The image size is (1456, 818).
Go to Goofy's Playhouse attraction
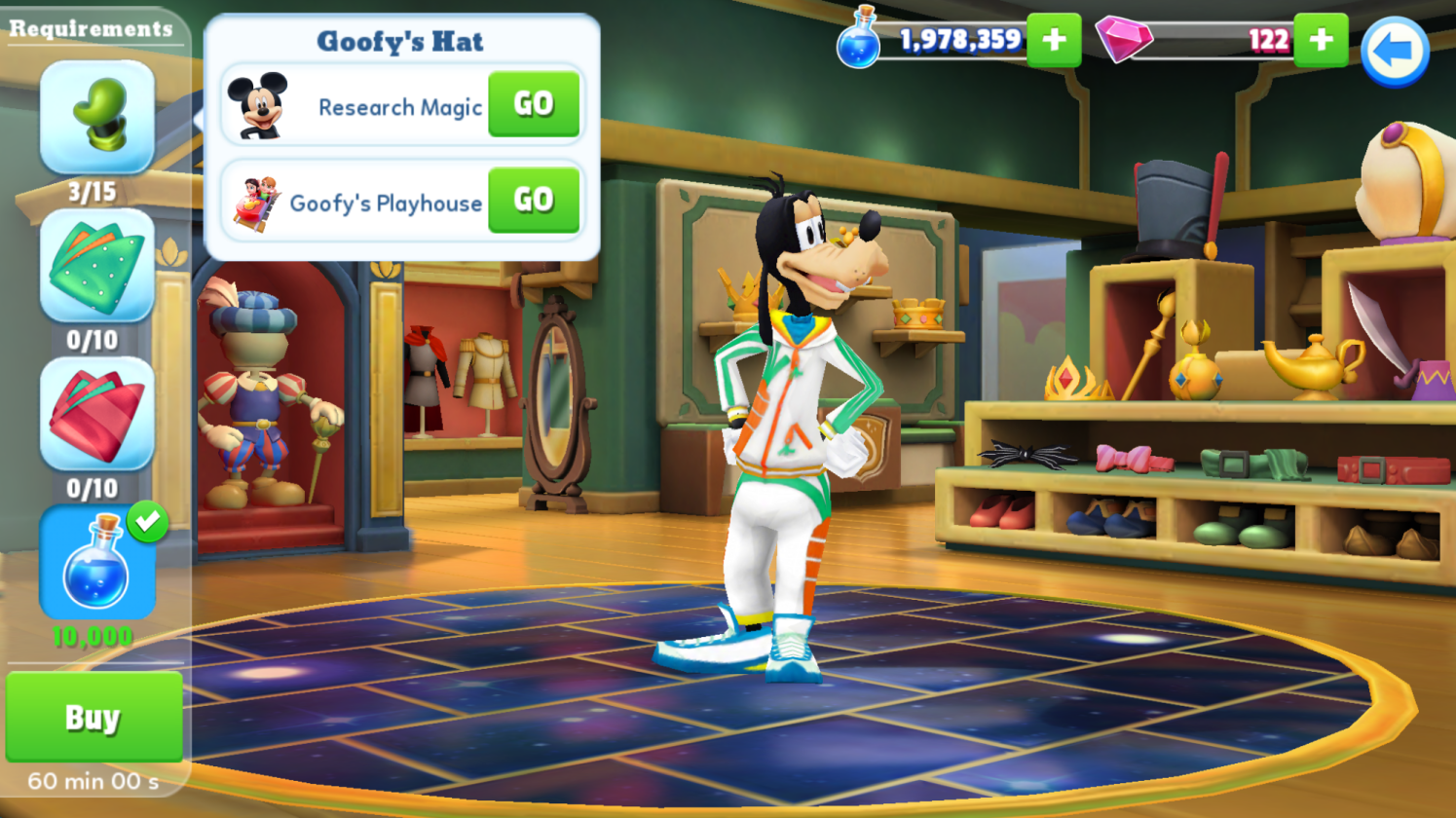pyautogui.click(x=534, y=200)
